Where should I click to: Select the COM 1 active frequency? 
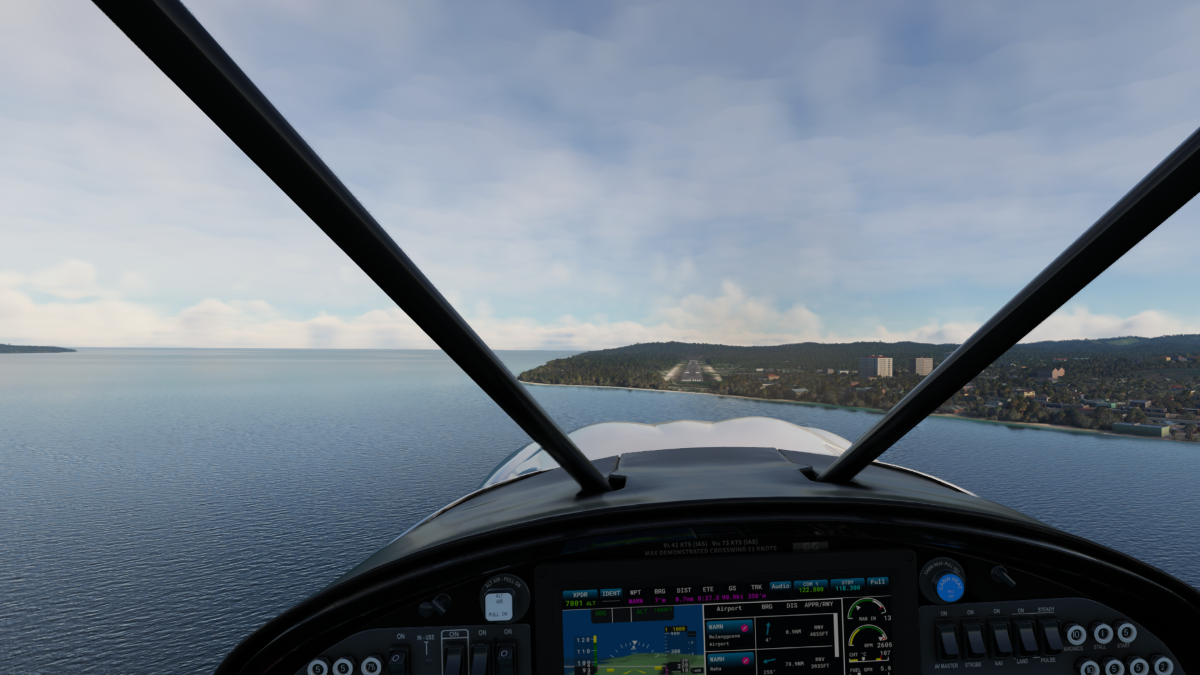[811, 586]
